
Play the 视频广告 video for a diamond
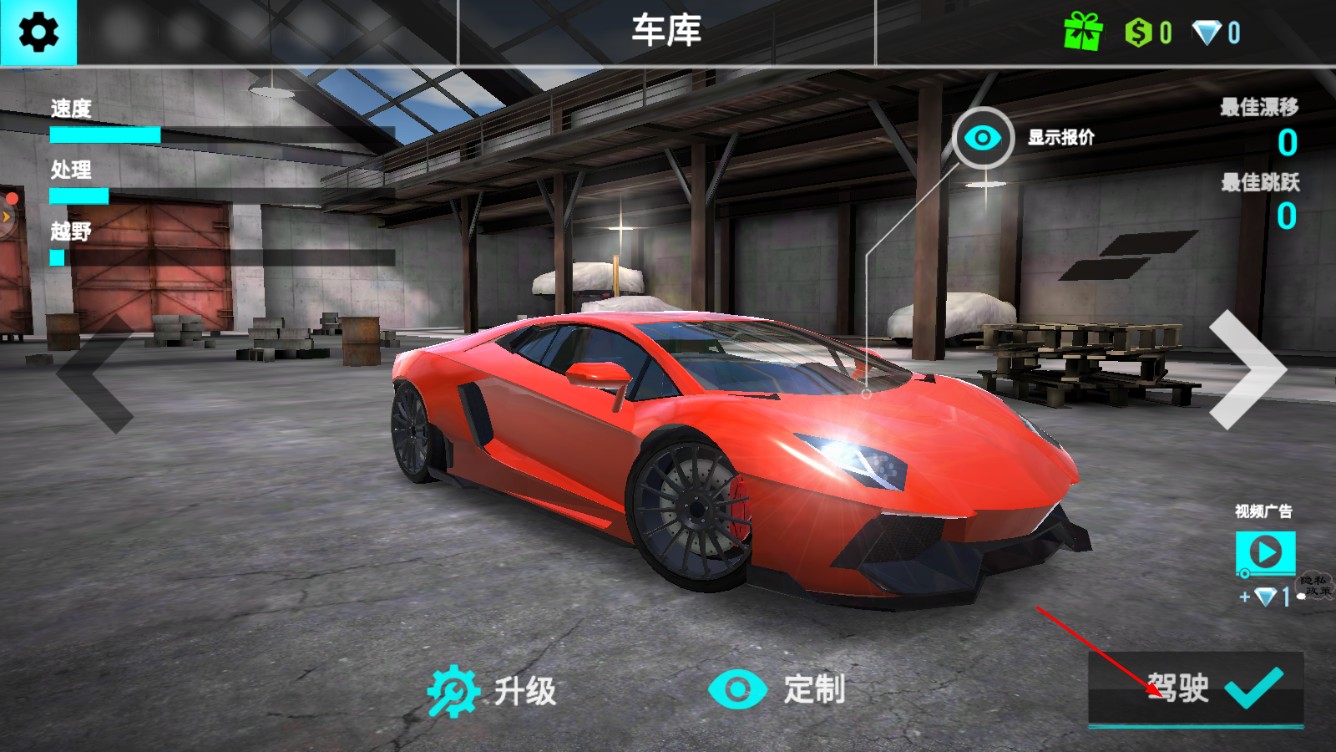1265,553
